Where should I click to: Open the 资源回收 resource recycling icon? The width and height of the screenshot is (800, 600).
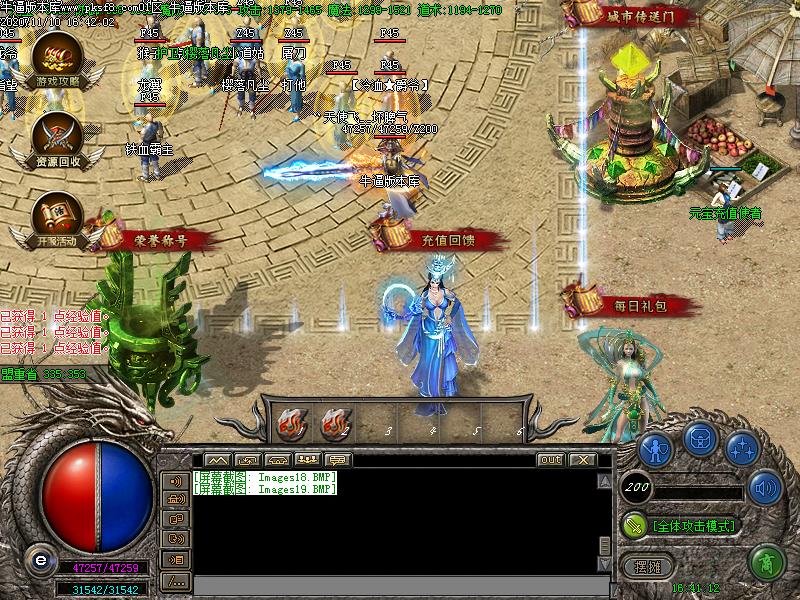click(x=57, y=139)
